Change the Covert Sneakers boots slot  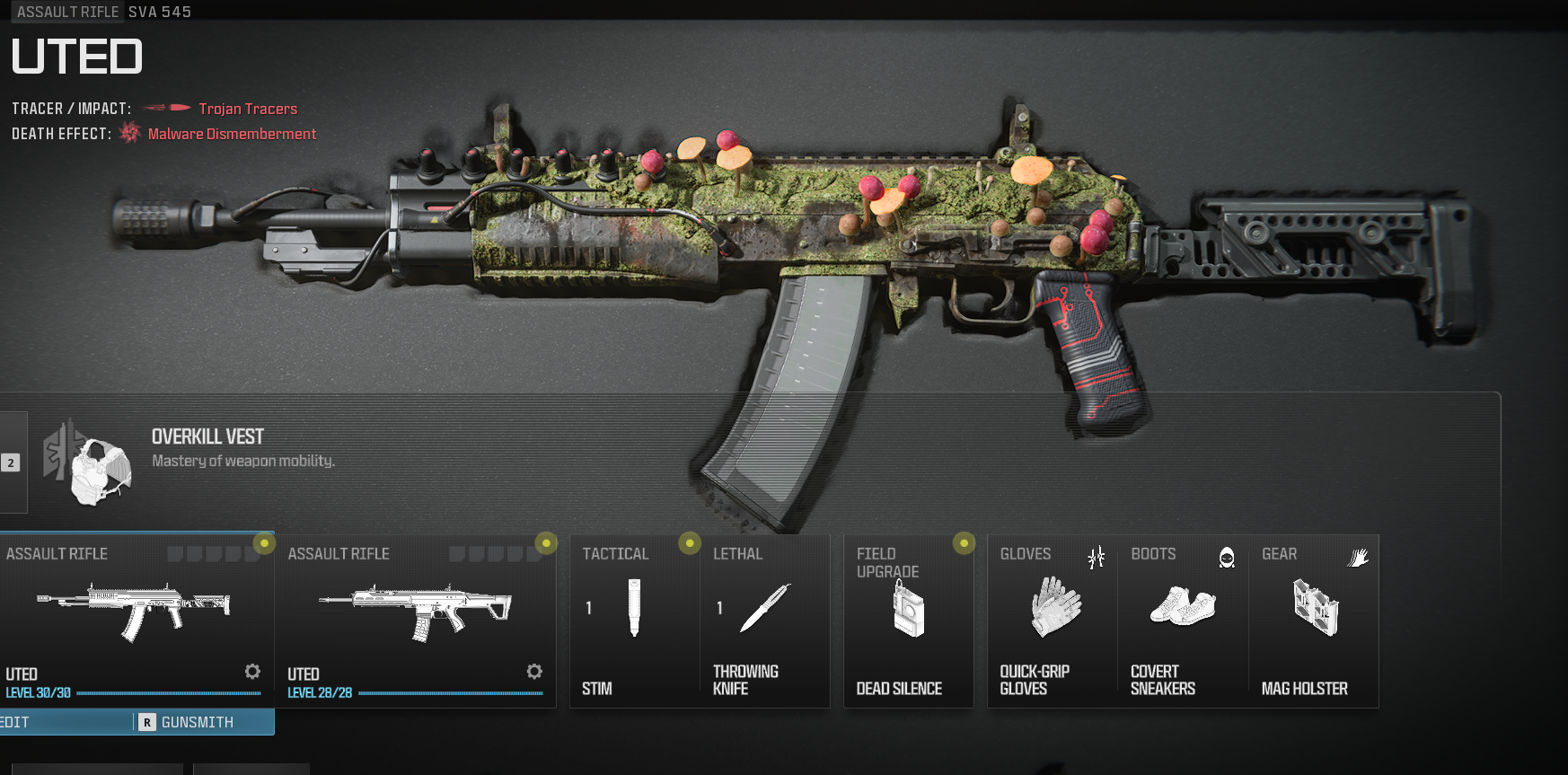point(1183,620)
